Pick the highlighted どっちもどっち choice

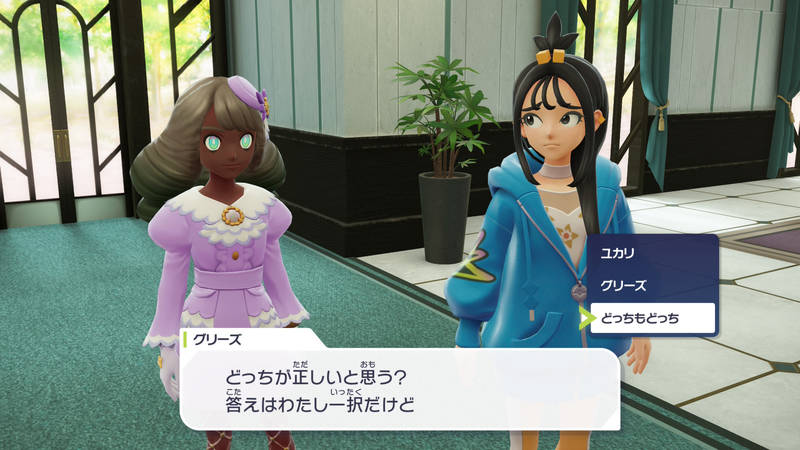click(x=652, y=318)
